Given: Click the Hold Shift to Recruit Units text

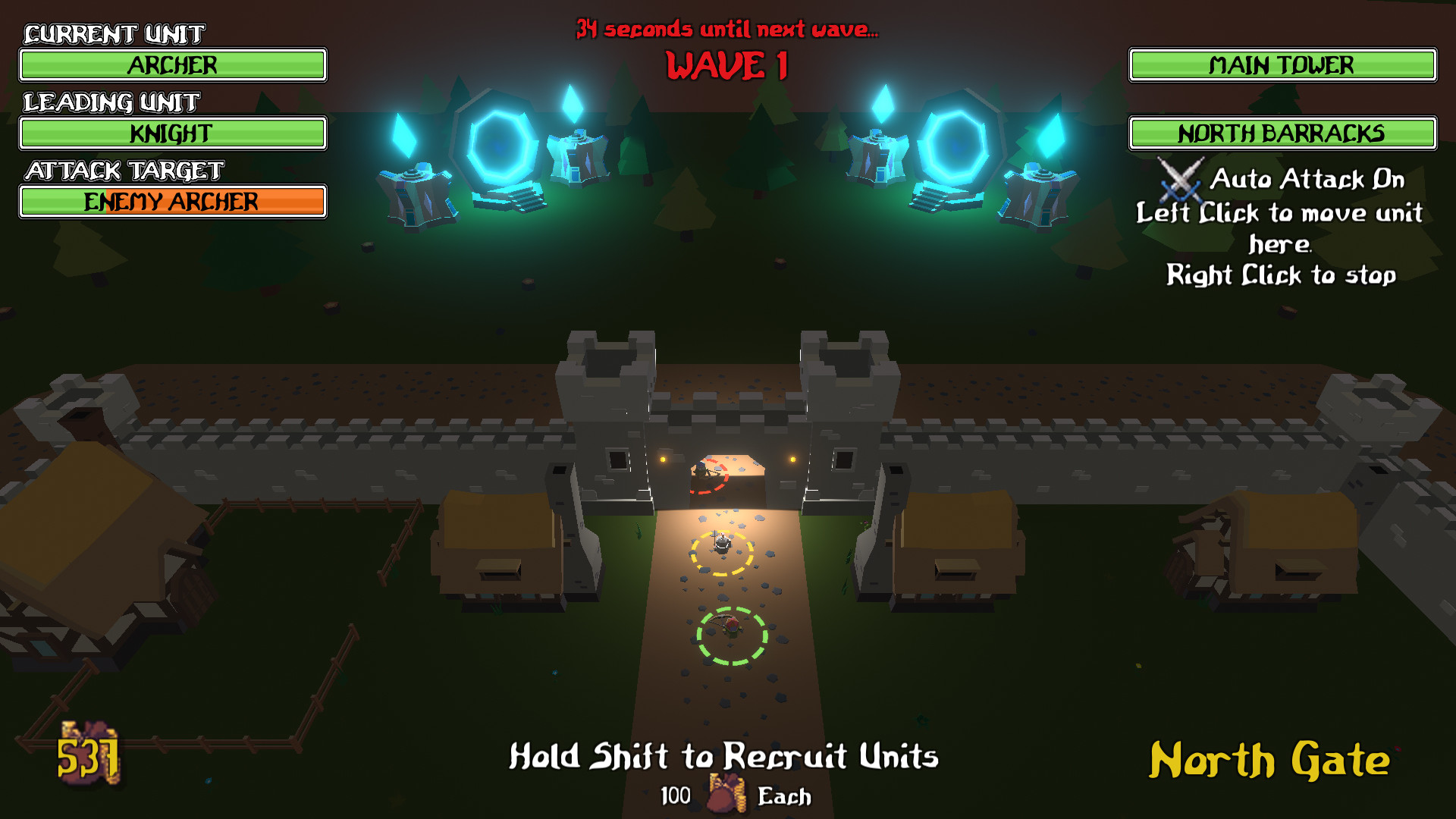Looking at the screenshot, I should pyautogui.click(x=726, y=756).
